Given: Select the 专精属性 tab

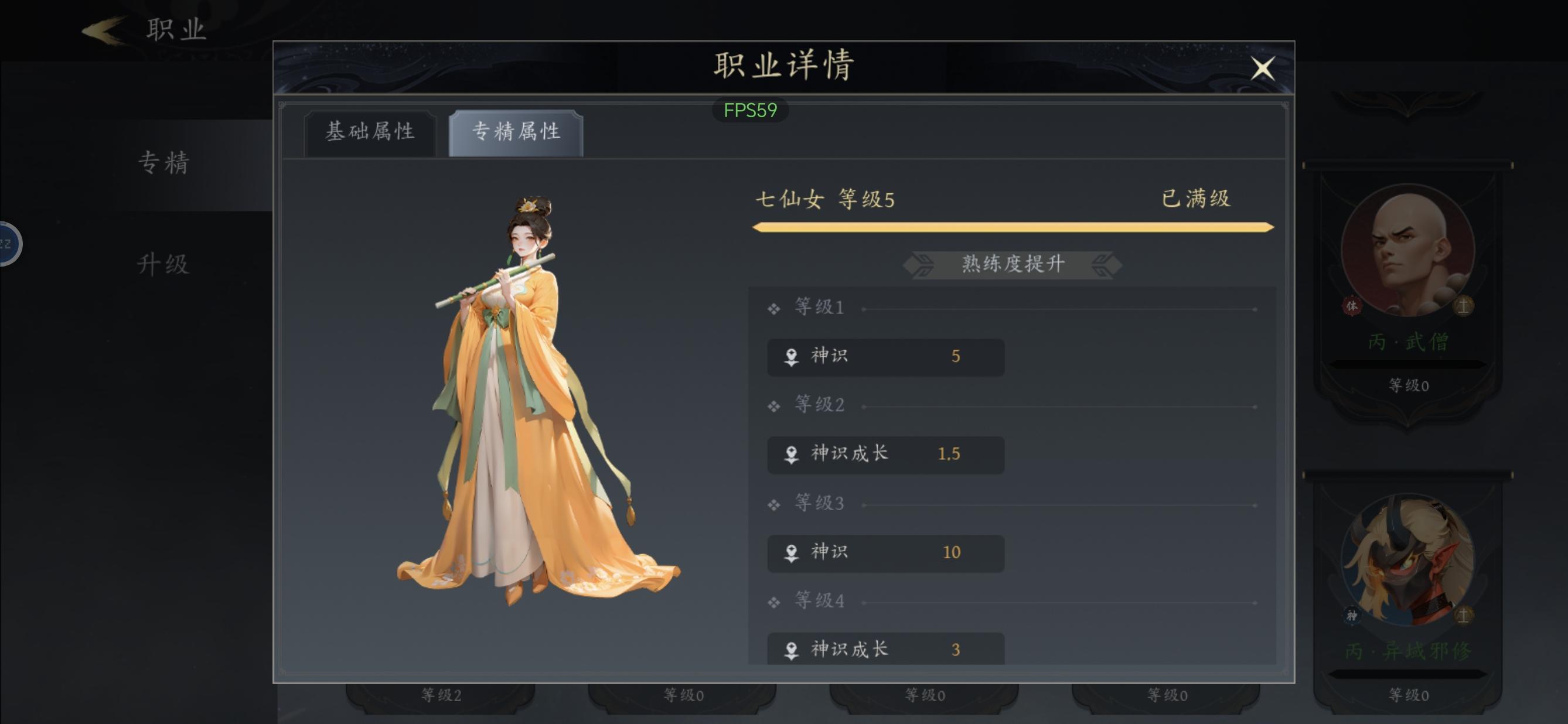Looking at the screenshot, I should (x=516, y=132).
